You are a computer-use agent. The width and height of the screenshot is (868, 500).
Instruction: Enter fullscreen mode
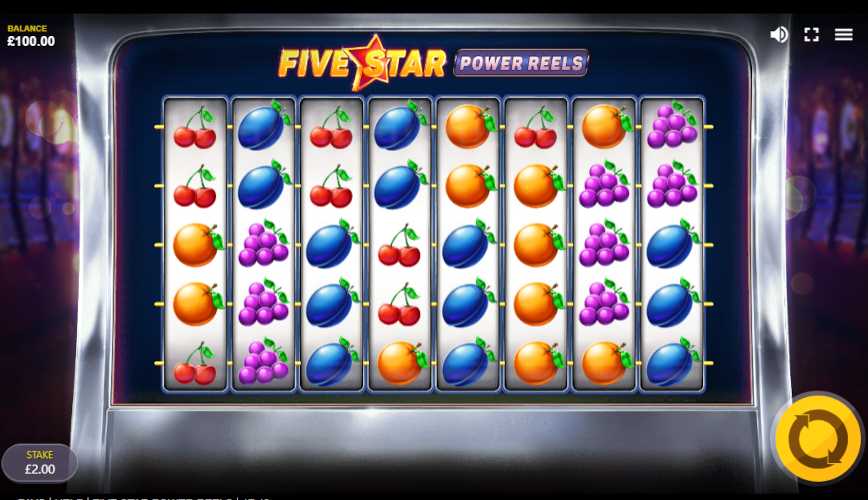[x=812, y=34]
